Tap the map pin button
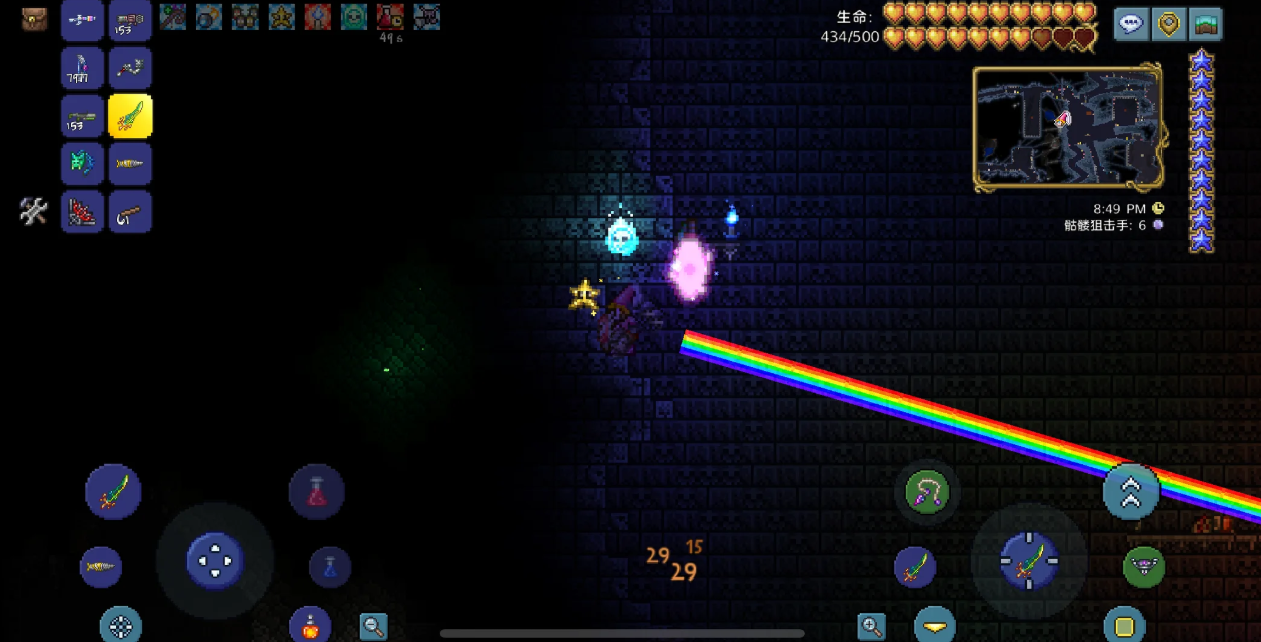The image size is (1261, 642). click(1169, 24)
